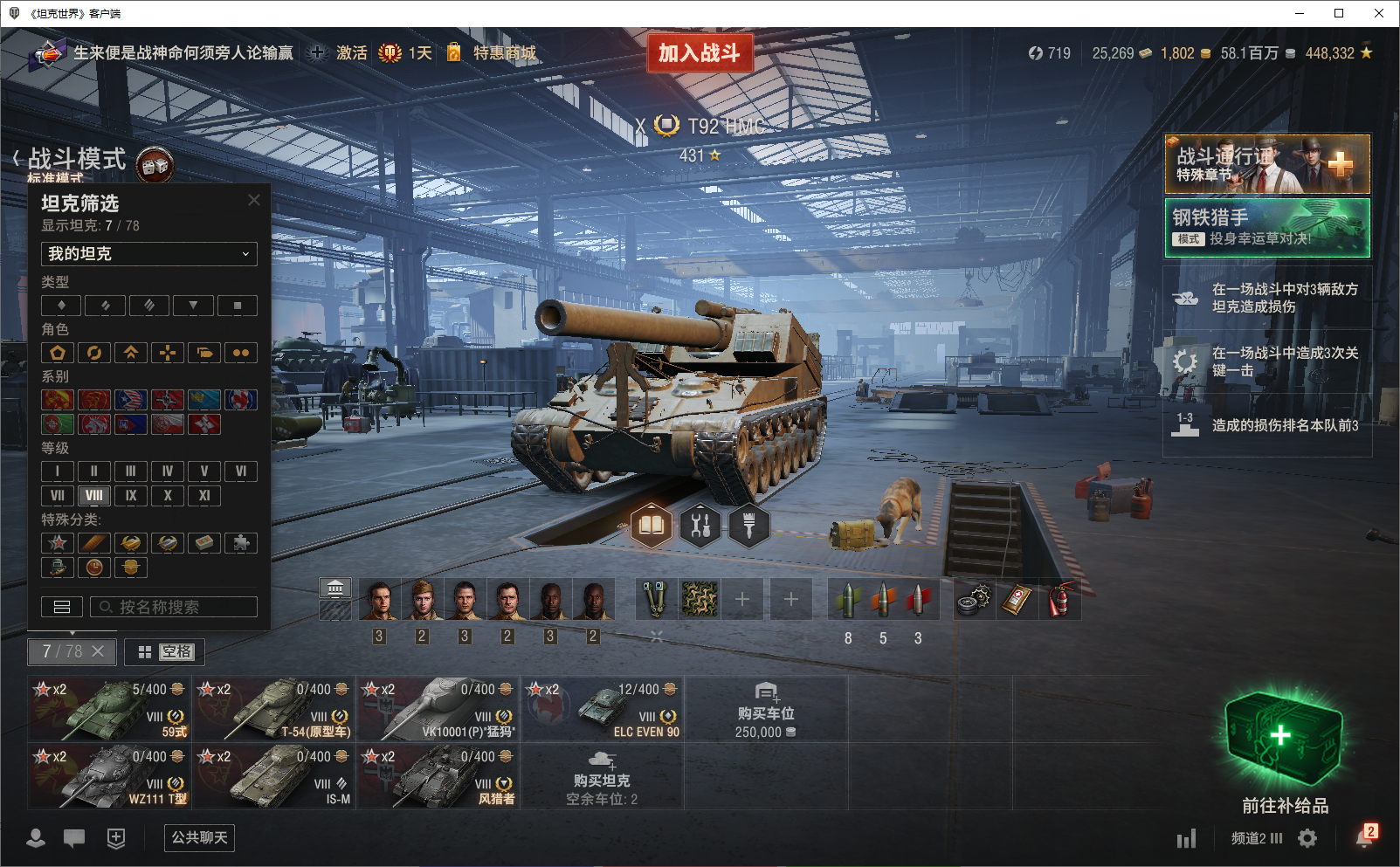
Task: Choose the ELC EVEN 90 tank
Action: point(603,709)
